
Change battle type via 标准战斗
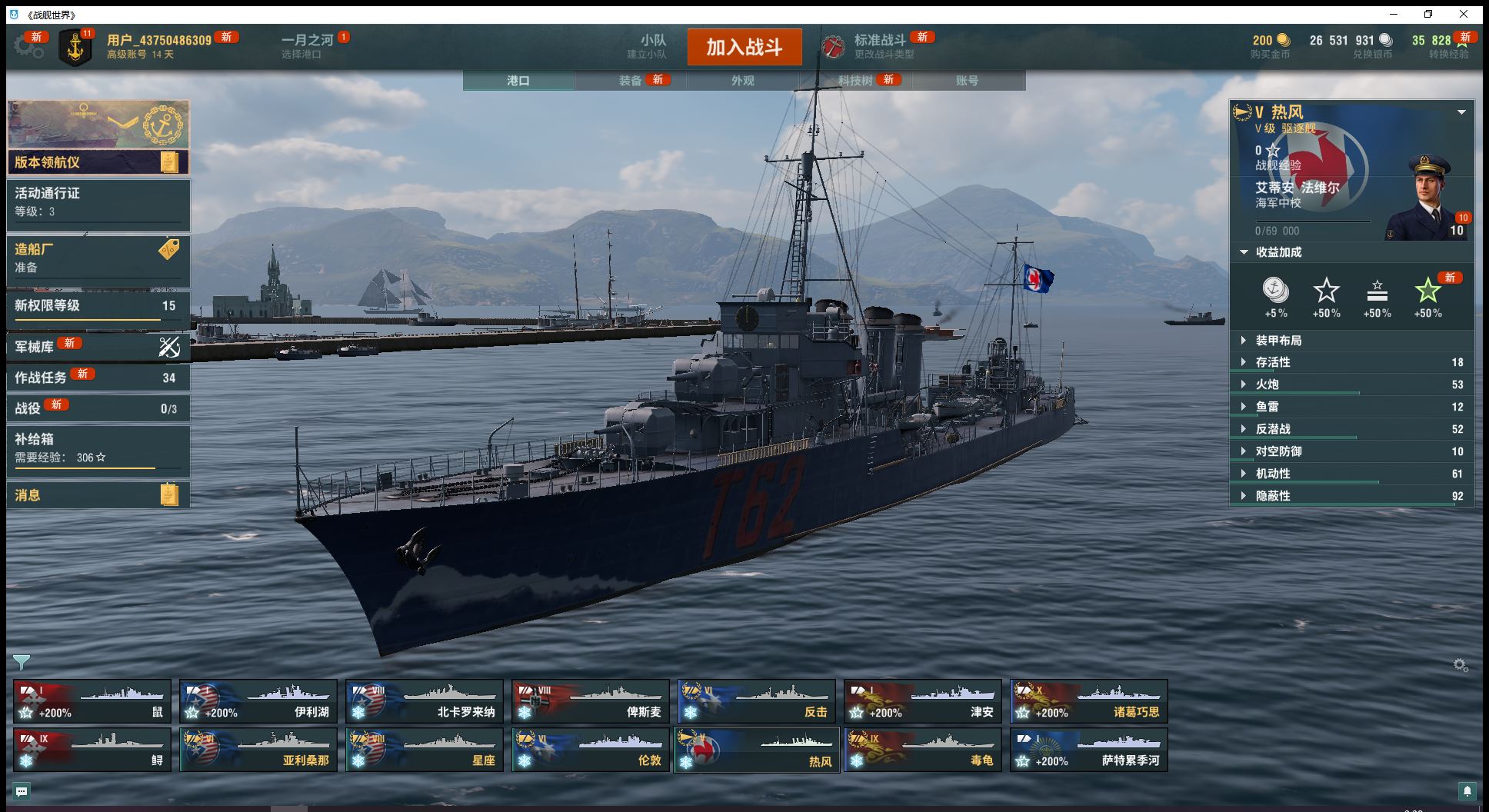tap(880, 46)
